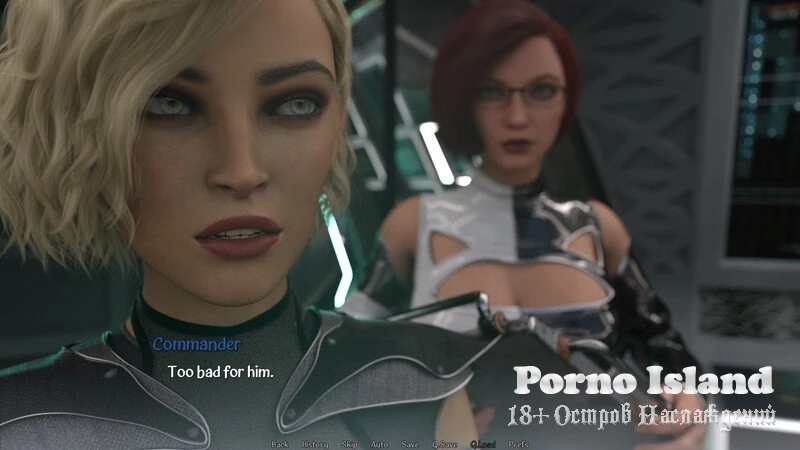Image resolution: width=800 pixels, height=450 pixels.
Task: Toggle Auto dialogue advance
Action: (x=379, y=443)
